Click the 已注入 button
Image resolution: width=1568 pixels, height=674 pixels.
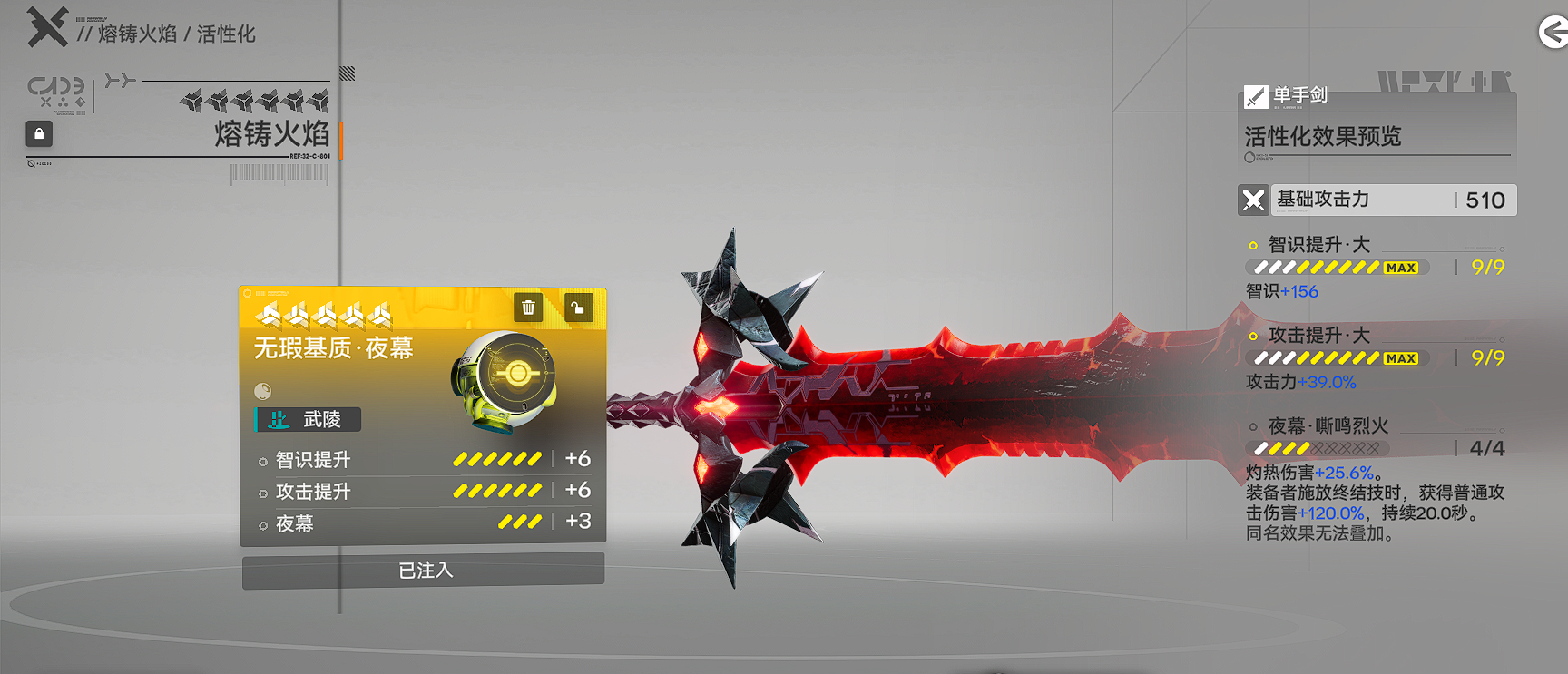point(424,571)
